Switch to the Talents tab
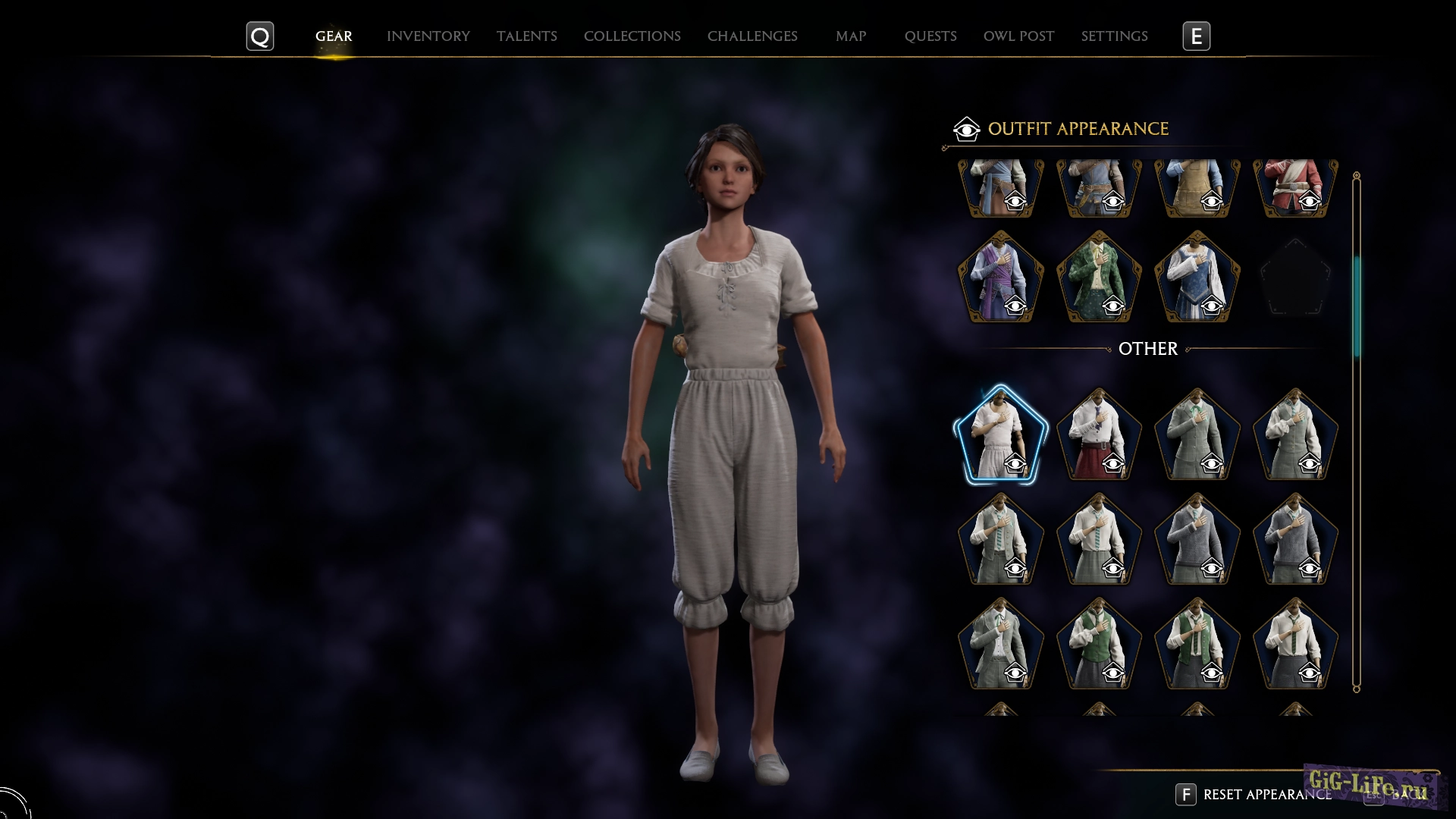 [526, 36]
